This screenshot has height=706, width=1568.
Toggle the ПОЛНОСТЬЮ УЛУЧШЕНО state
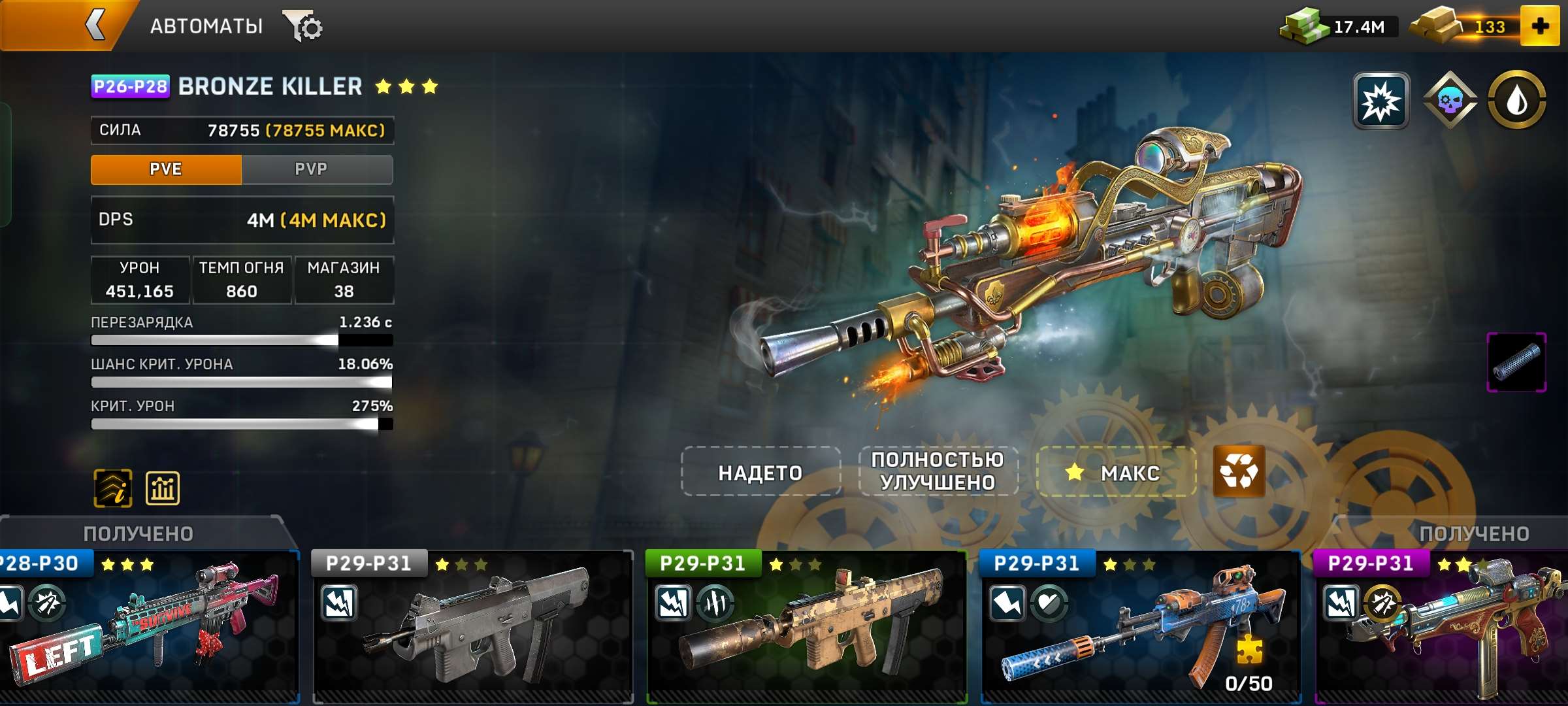(x=938, y=473)
